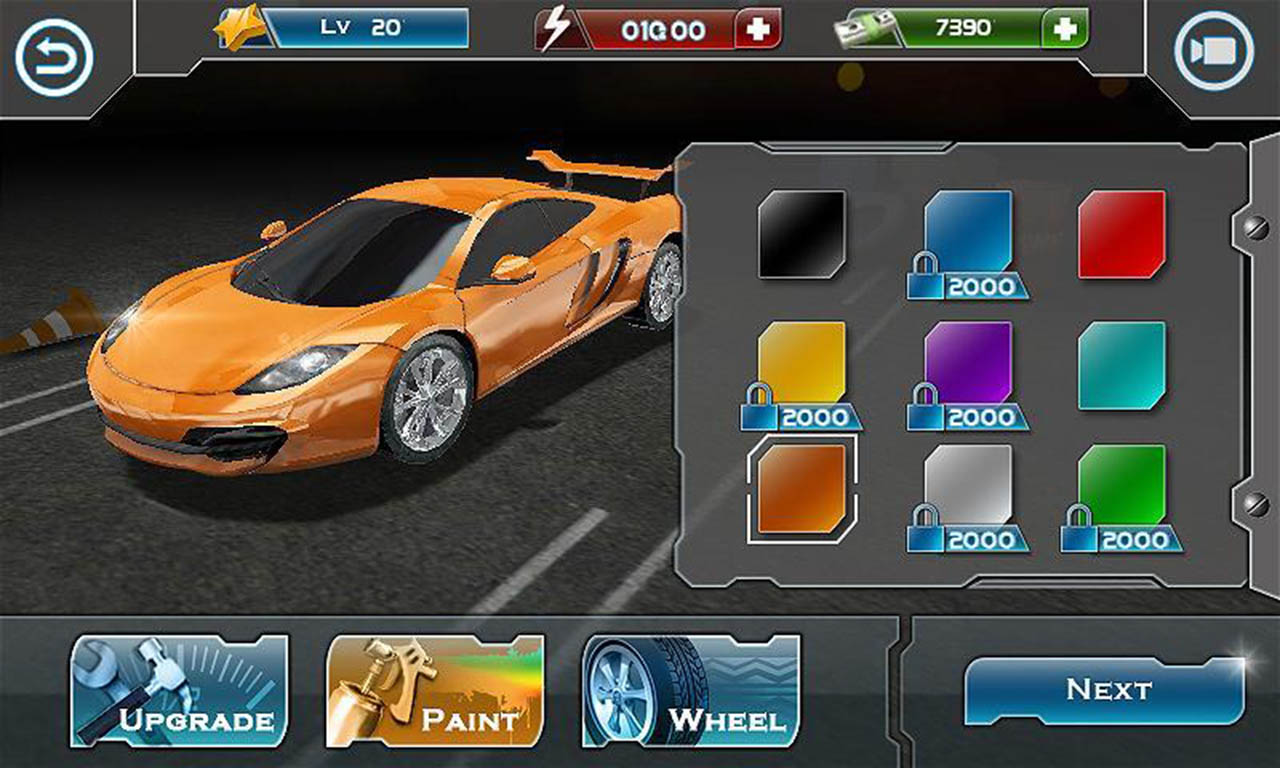Click the plus to buy energy
The width and height of the screenshot is (1280, 768).
[757, 30]
